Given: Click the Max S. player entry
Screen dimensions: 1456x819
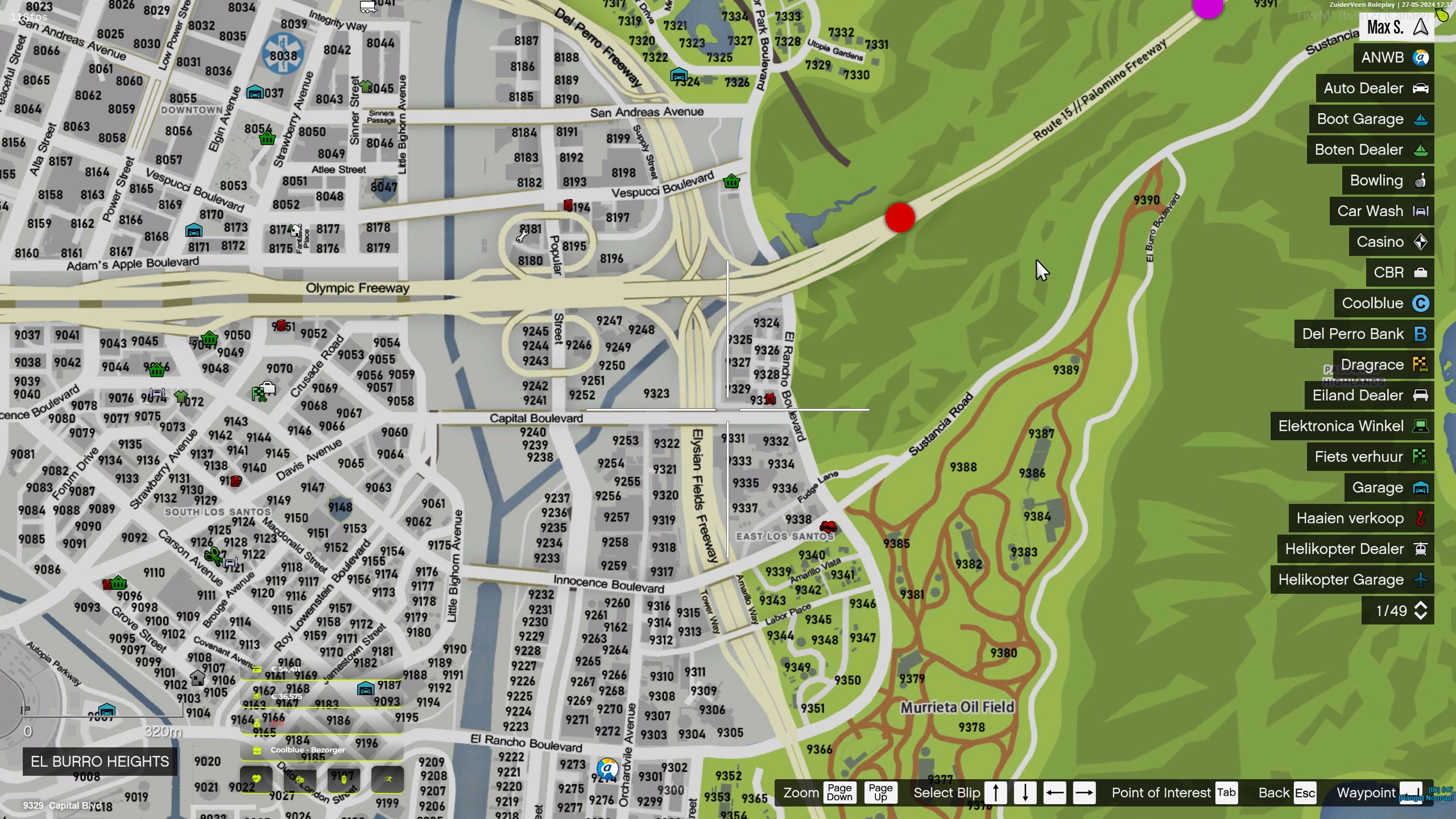Looking at the screenshot, I should [x=1396, y=27].
